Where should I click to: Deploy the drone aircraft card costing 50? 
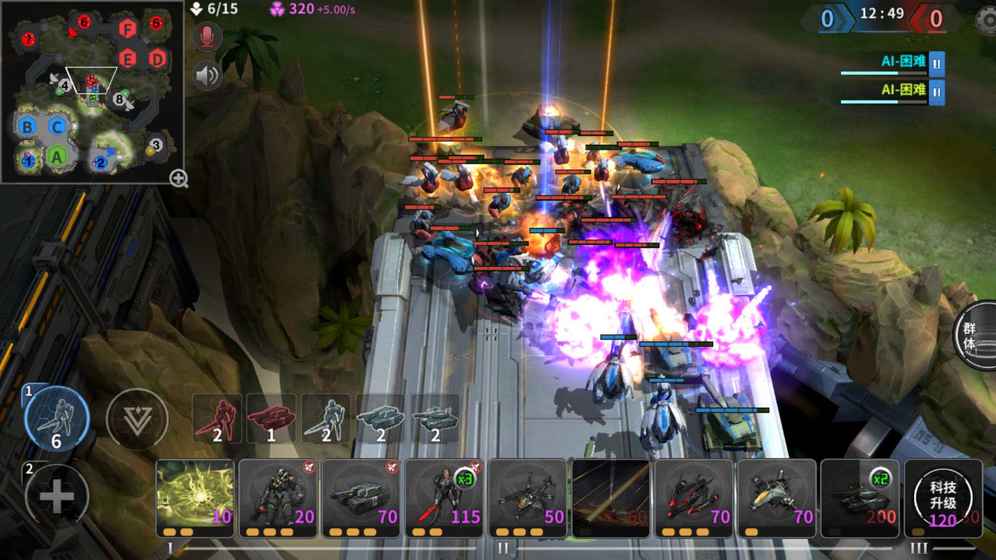pos(526,498)
